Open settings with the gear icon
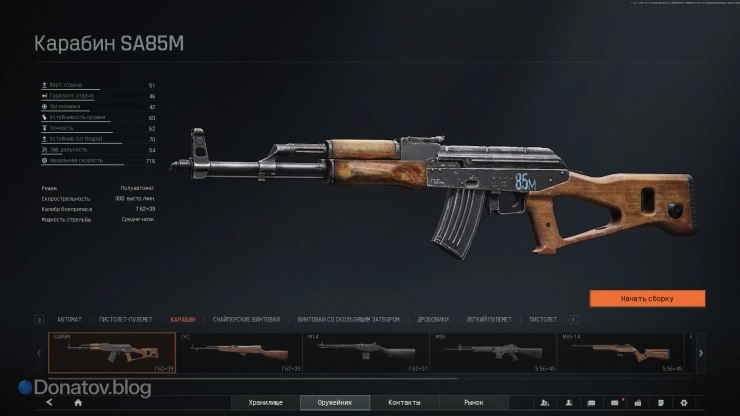Image resolution: width=740 pixels, height=416 pixels. tap(683, 403)
